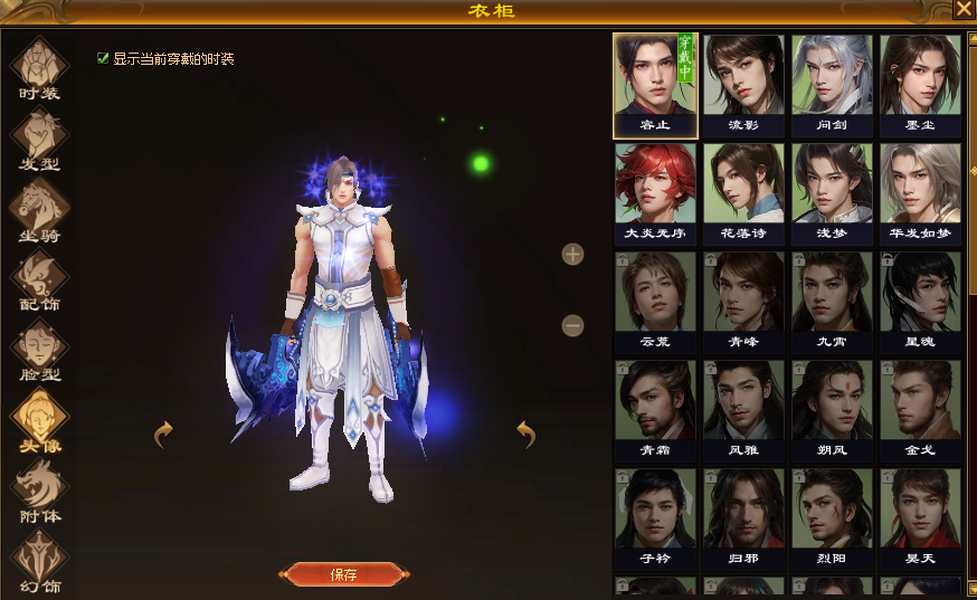Switch to the 时装 tab
This screenshot has height=600, width=977.
pyautogui.click(x=40, y=68)
